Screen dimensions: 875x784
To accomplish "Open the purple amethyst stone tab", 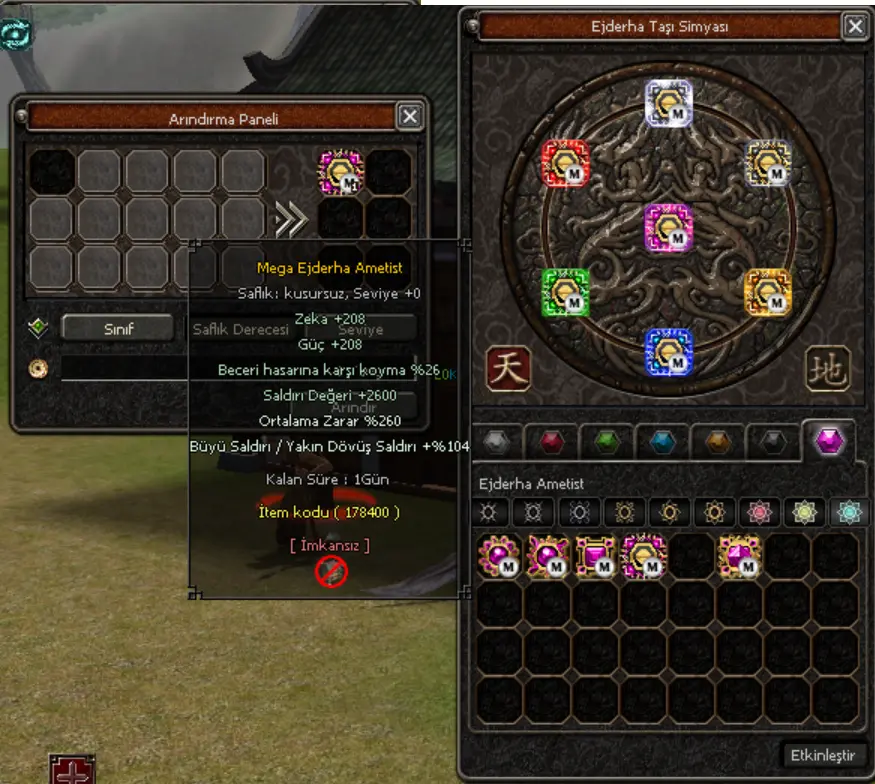I will click(x=829, y=441).
